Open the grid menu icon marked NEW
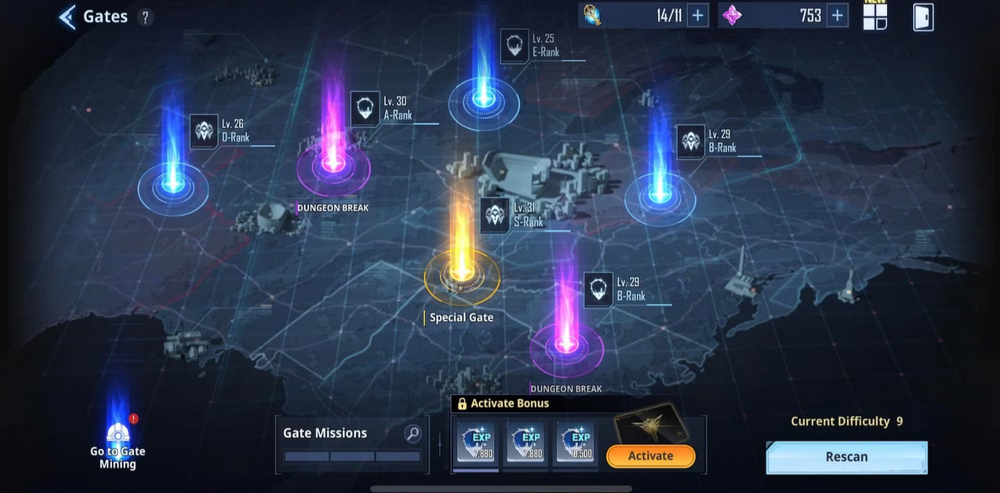This screenshot has height=493, width=1000. click(x=875, y=17)
